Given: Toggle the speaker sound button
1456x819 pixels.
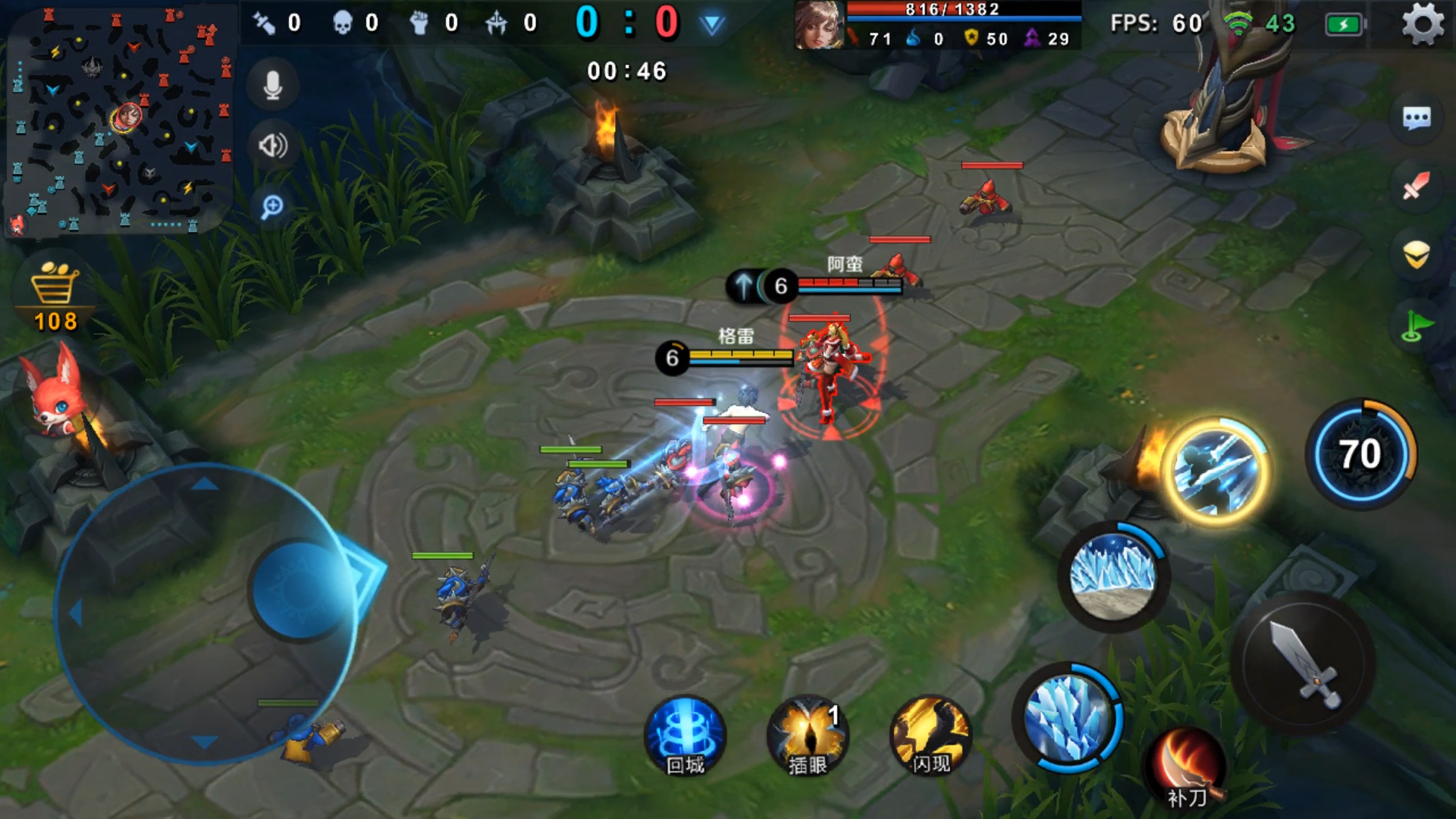Looking at the screenshot, I should [x=273, y=145].
